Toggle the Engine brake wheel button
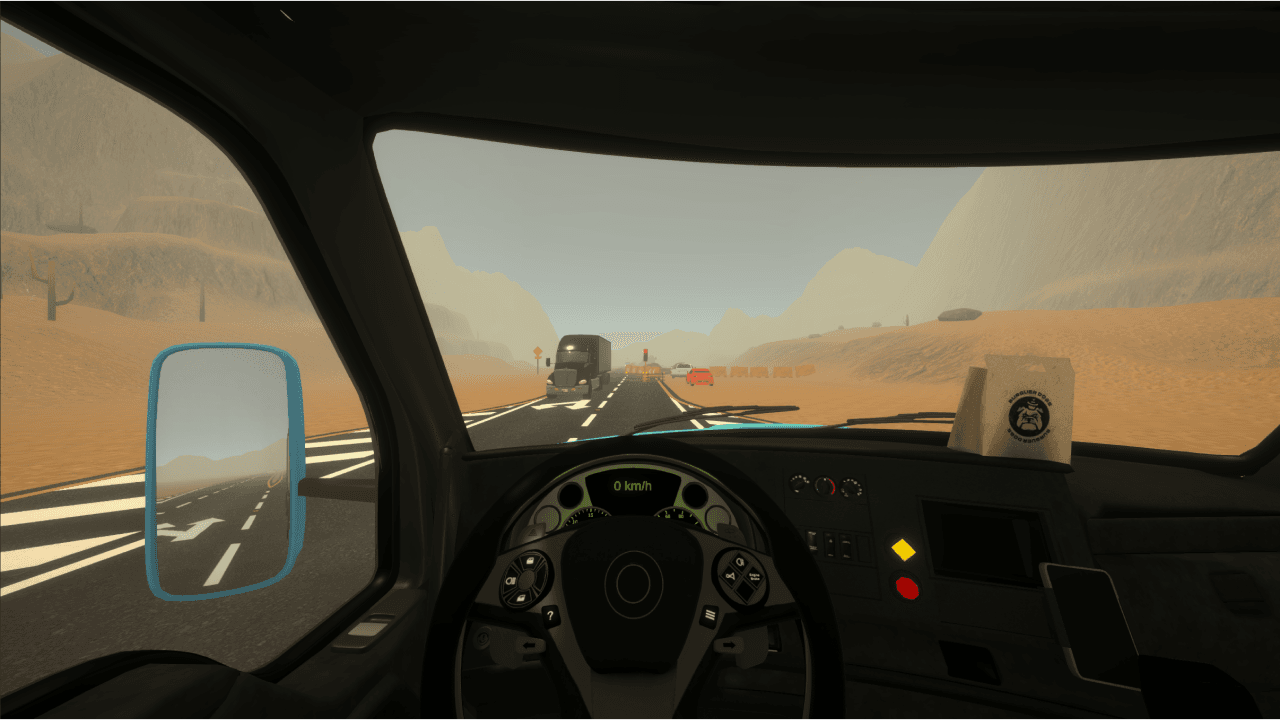Screen dimensions: 1280x720 tap(754, 578)
